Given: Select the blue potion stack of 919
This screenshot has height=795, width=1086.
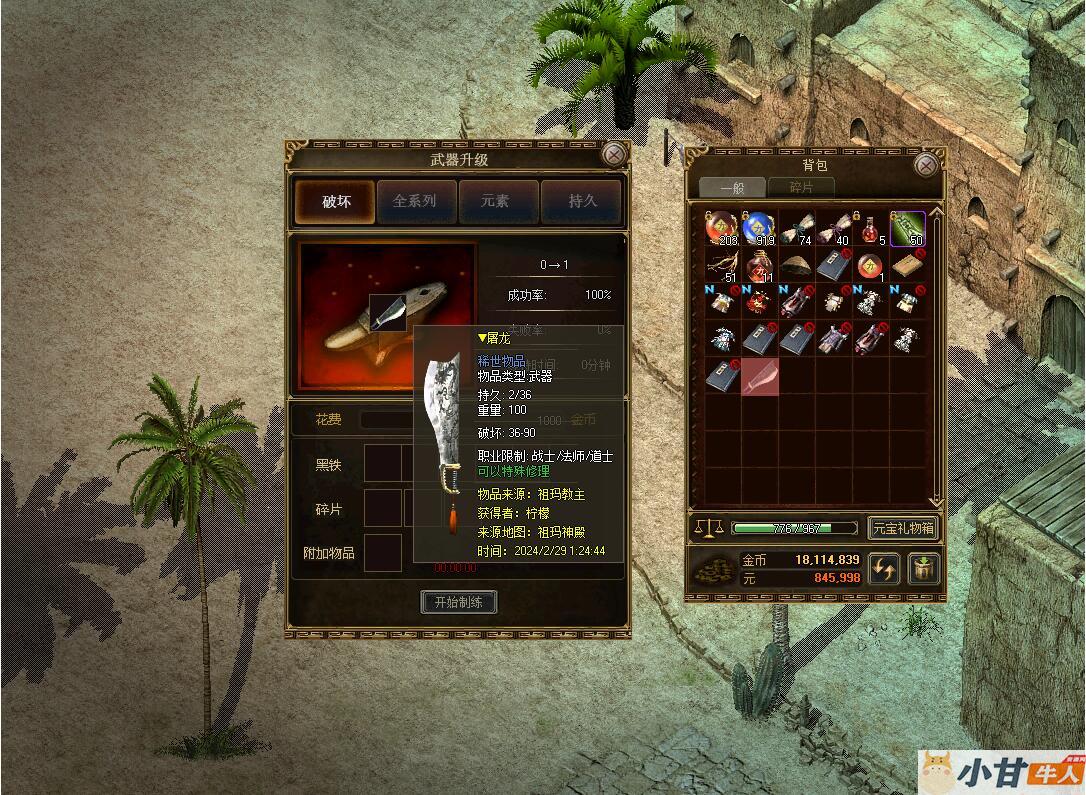Looking at the screenshot, I should 759,229.
